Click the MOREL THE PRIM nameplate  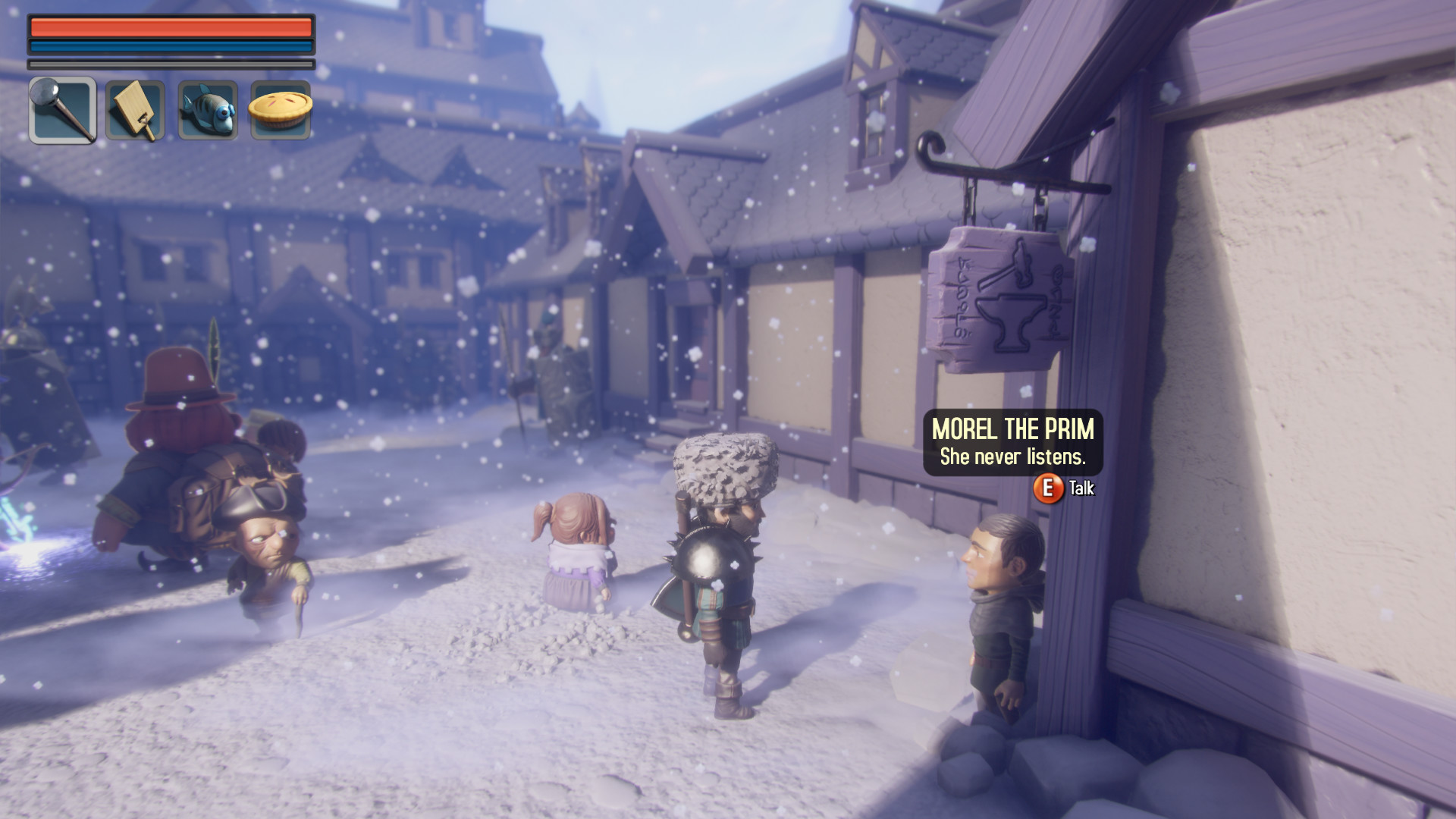pos(1014,430)
